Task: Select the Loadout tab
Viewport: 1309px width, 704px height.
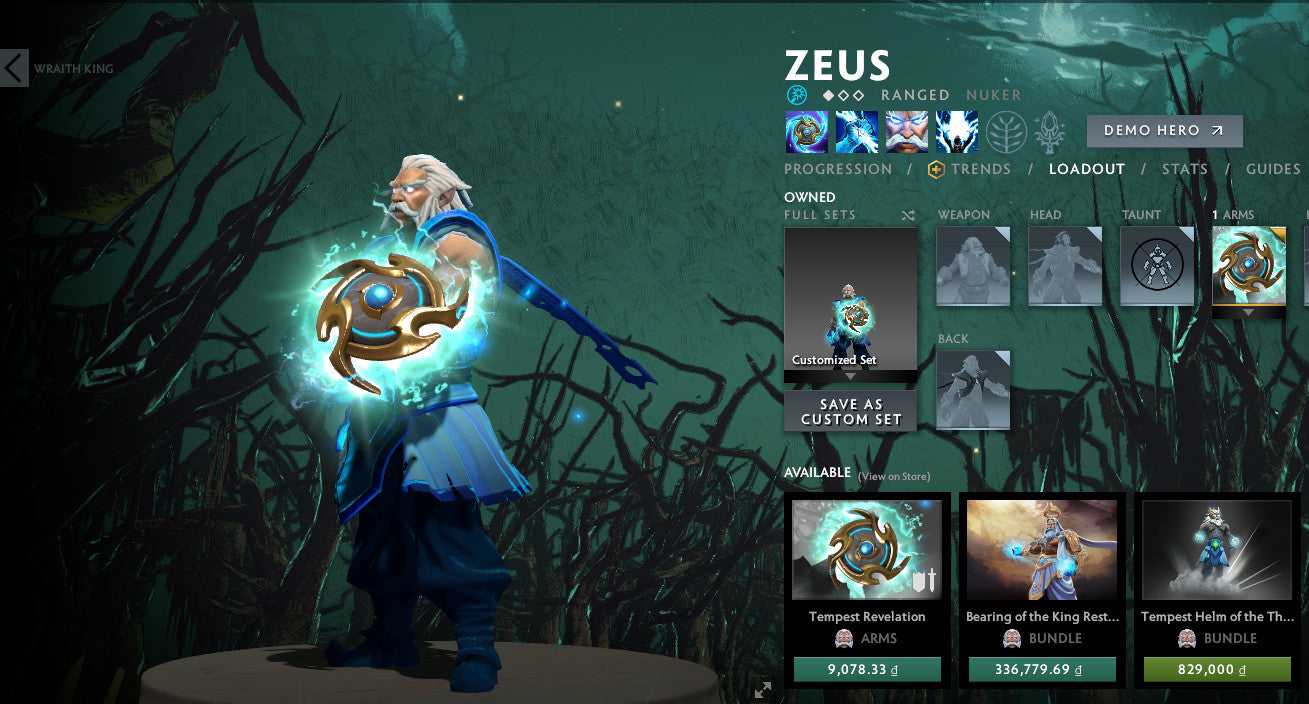Action: (x=1086, y=169)
